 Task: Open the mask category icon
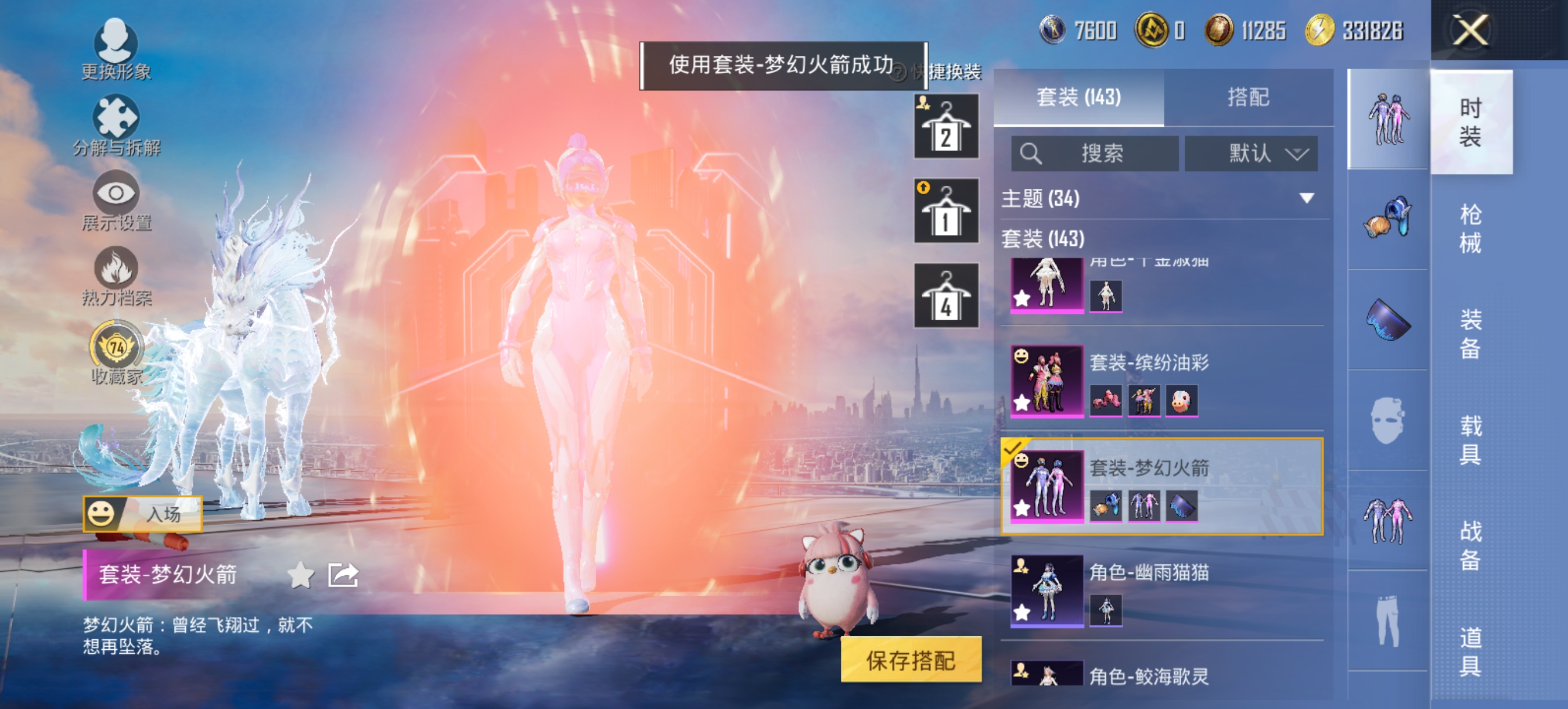coord(1388,421)
